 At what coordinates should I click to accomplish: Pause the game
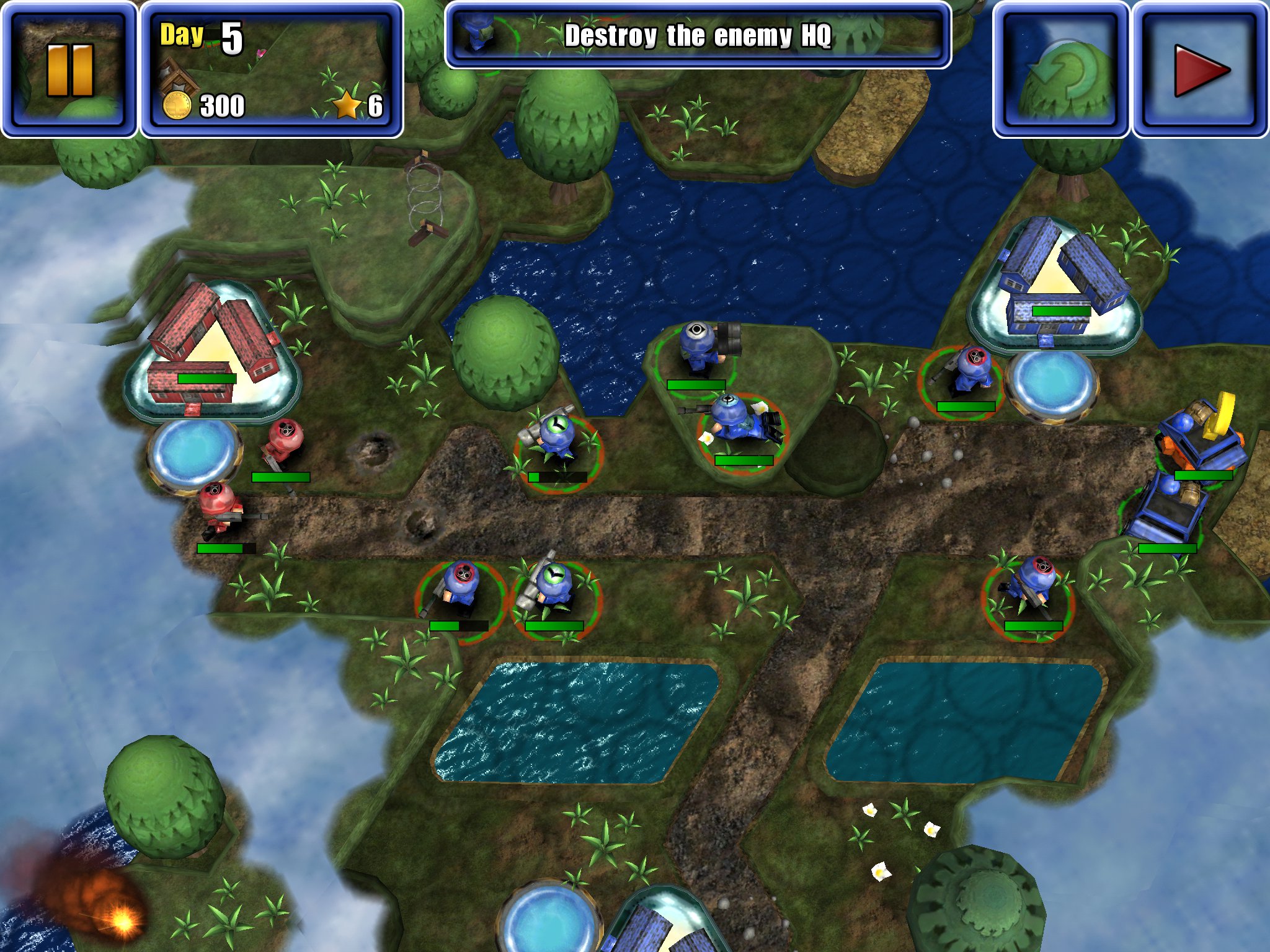[69, 69]
